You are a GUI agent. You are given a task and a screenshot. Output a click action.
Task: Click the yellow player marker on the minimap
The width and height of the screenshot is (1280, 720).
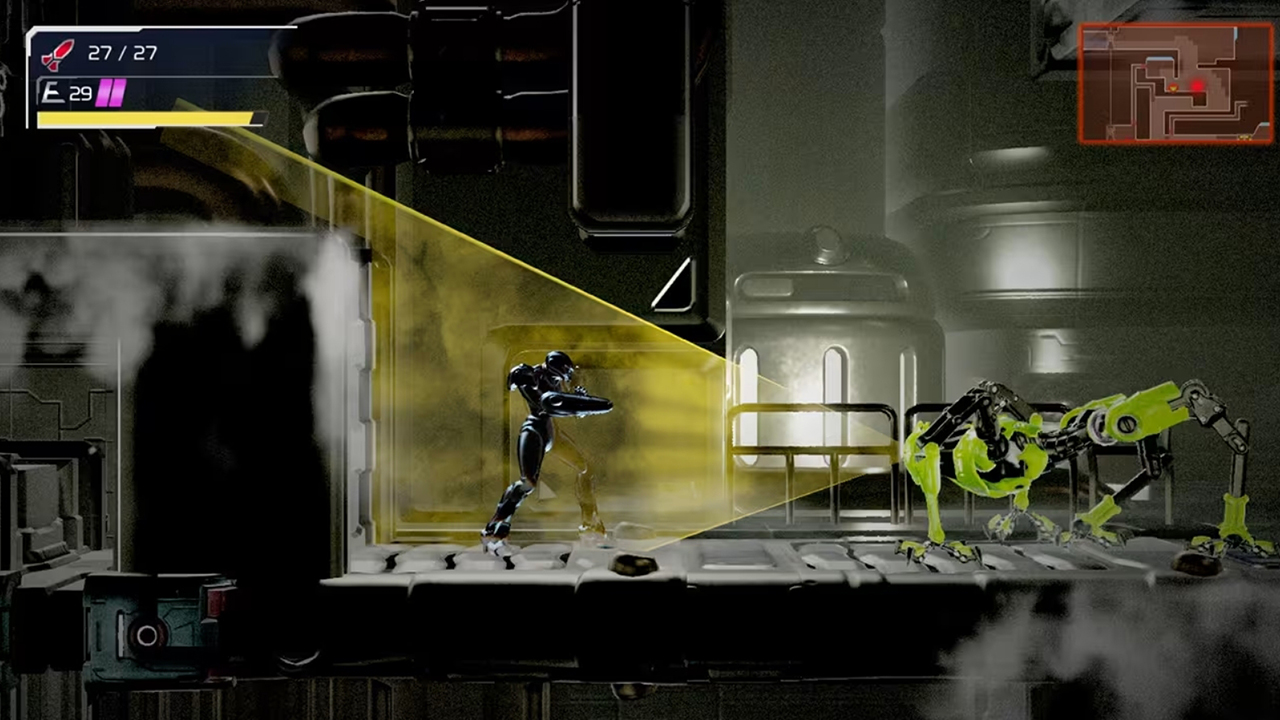pos(1174,87)
